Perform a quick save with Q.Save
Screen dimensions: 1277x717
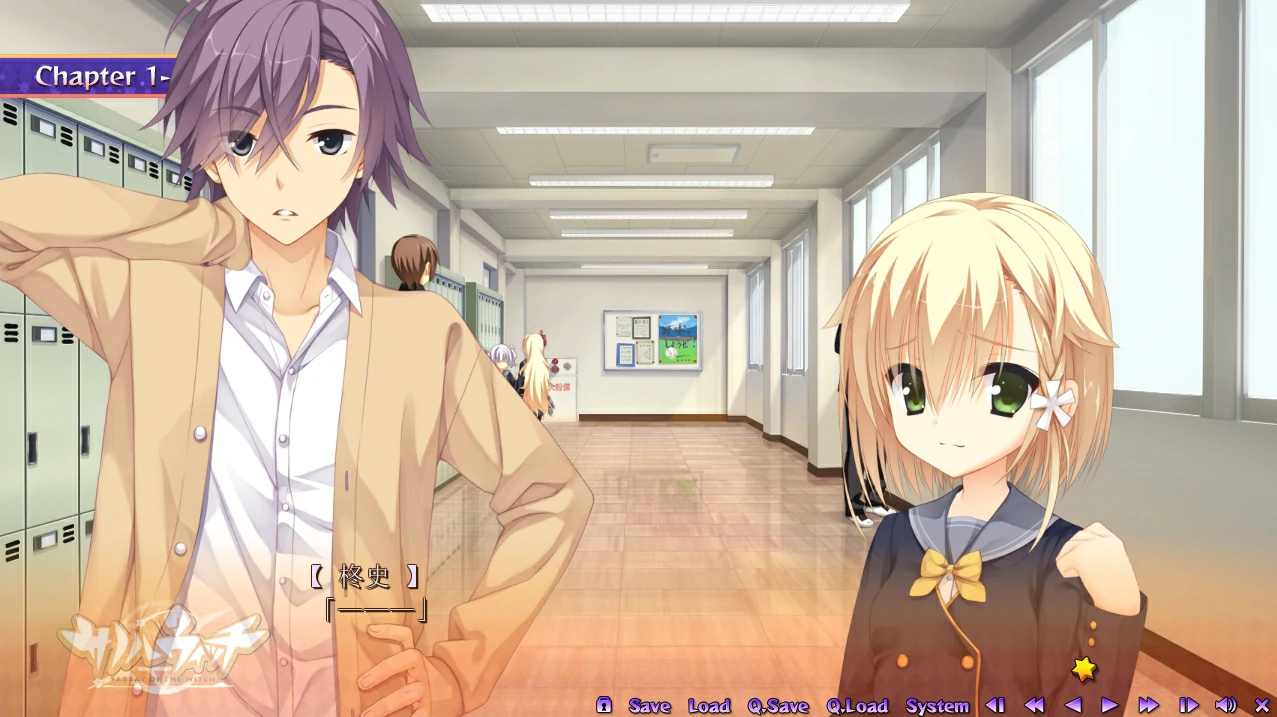778,706
